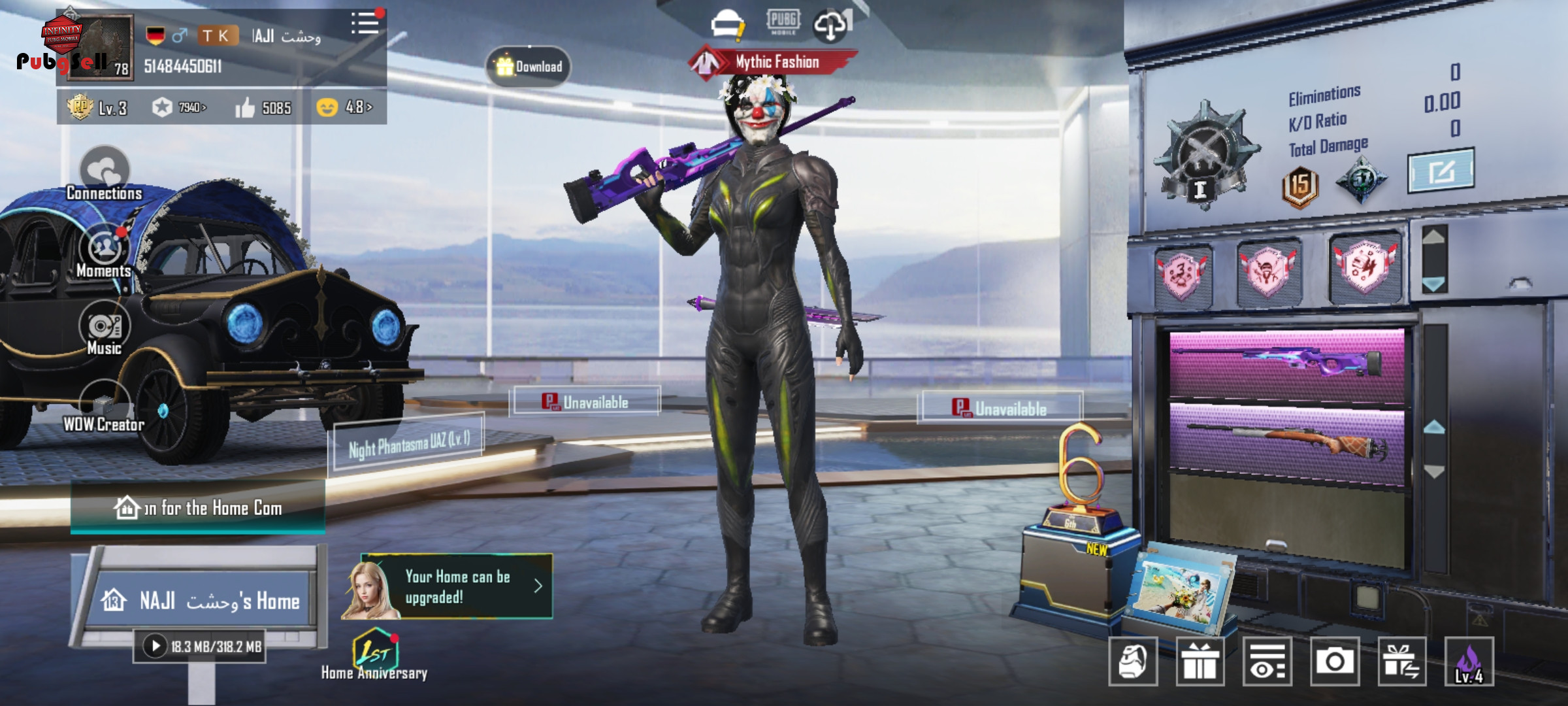Viewport: 1568px width, 706px height.
Task: Open the camera screenshot tool
Action: click(1334, 662)
